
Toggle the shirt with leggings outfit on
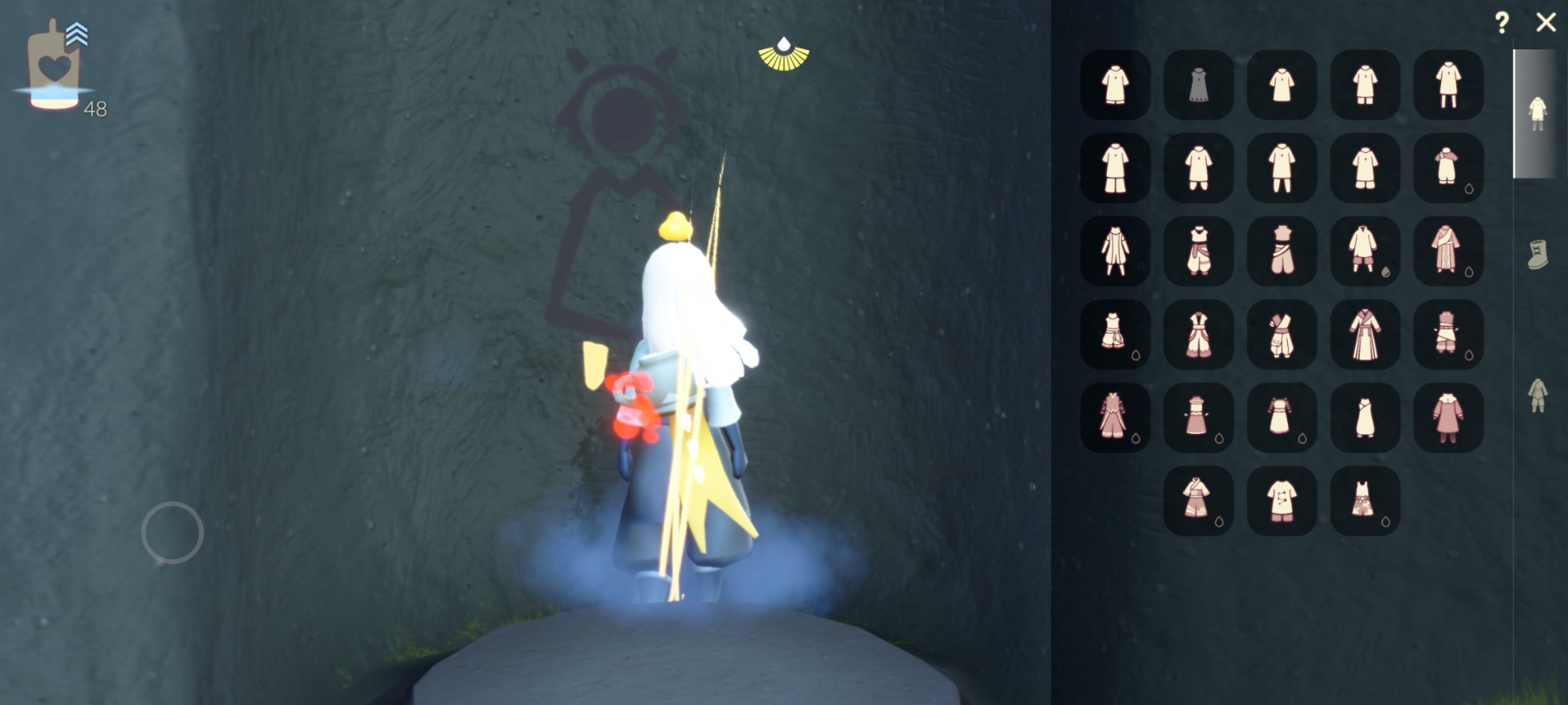click(x=1450, y=85)
